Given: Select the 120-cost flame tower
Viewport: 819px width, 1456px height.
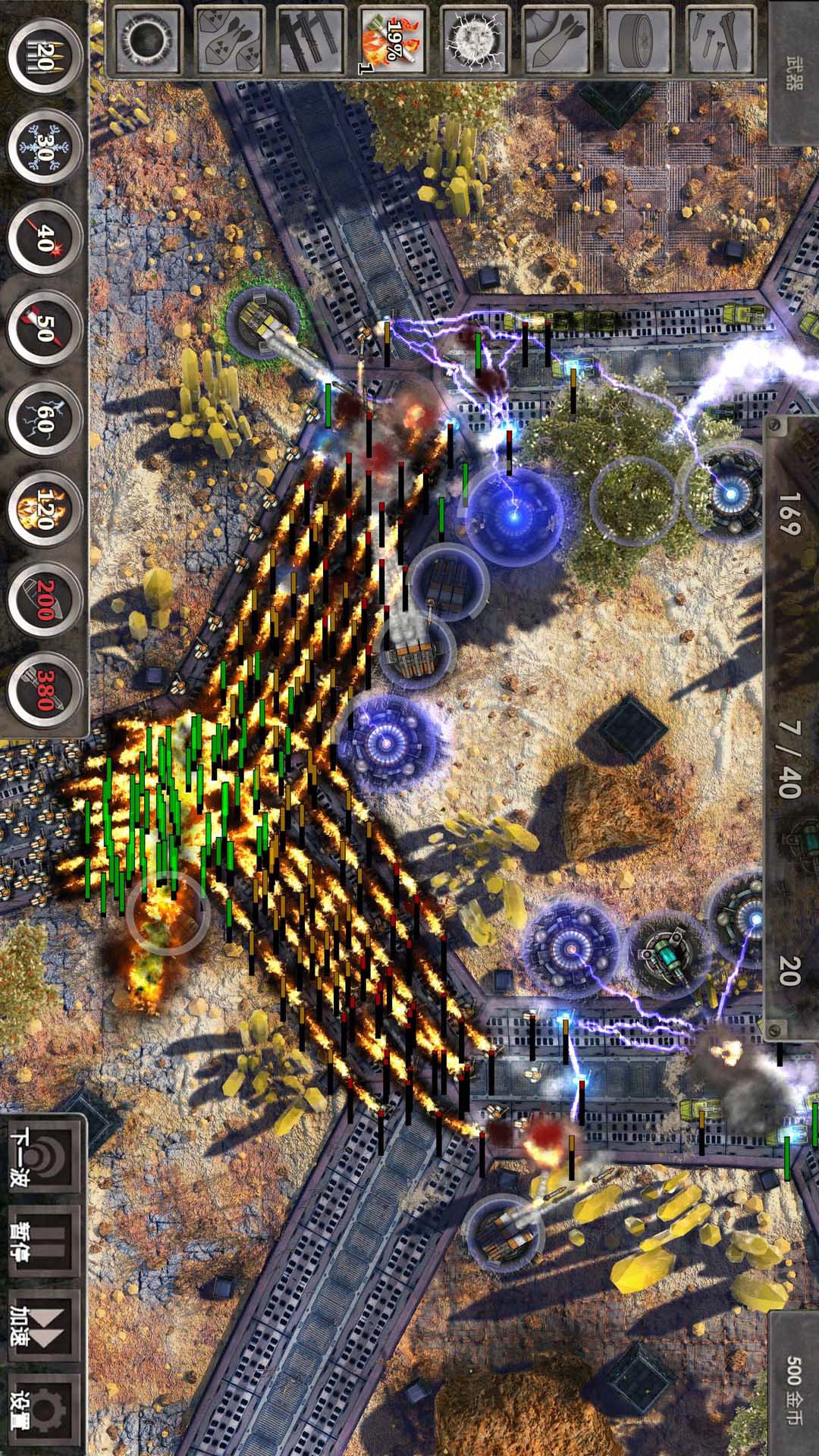Looking at the screenshot, I should 44,508.
